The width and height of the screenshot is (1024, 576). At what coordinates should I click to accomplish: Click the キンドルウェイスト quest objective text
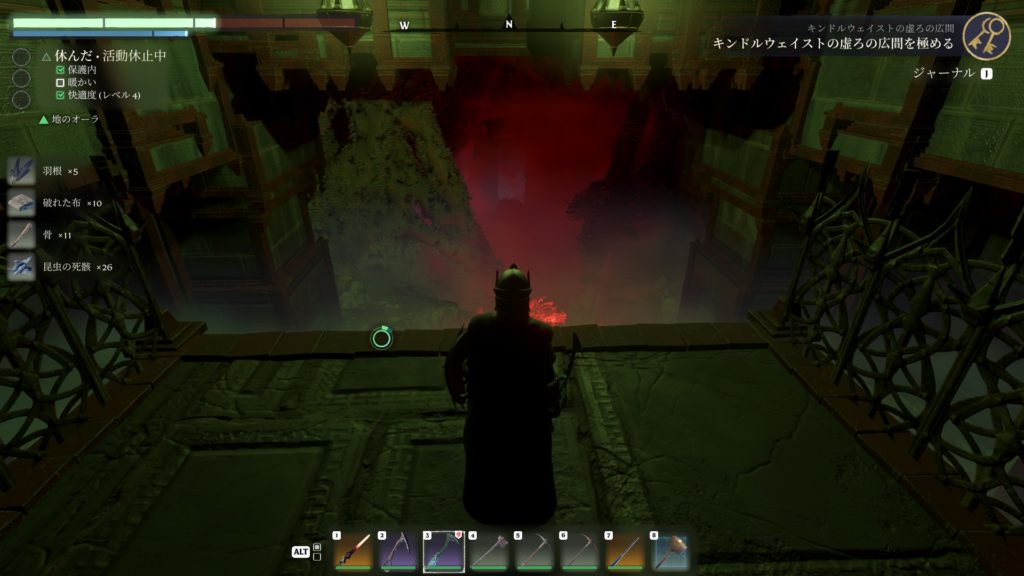[x=832, y=44]
